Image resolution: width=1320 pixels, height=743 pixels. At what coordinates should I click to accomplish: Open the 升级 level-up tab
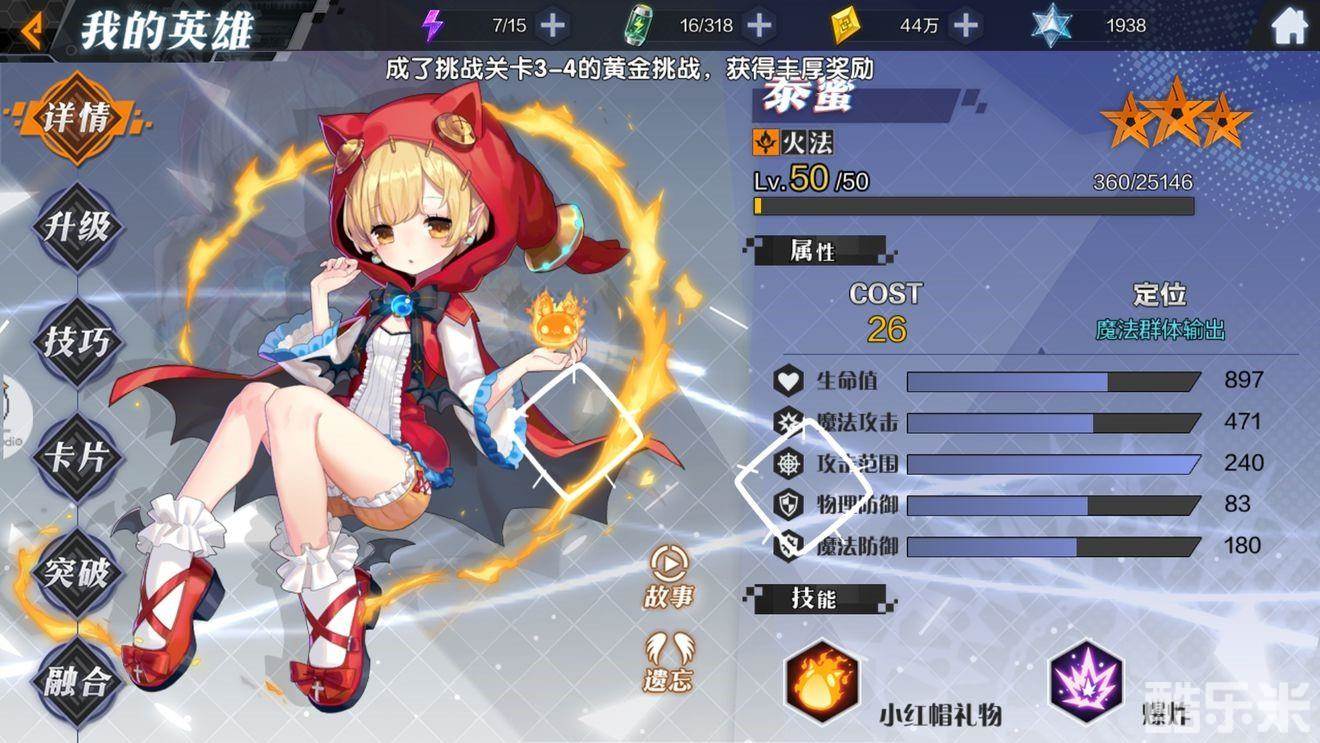[78, 227]
